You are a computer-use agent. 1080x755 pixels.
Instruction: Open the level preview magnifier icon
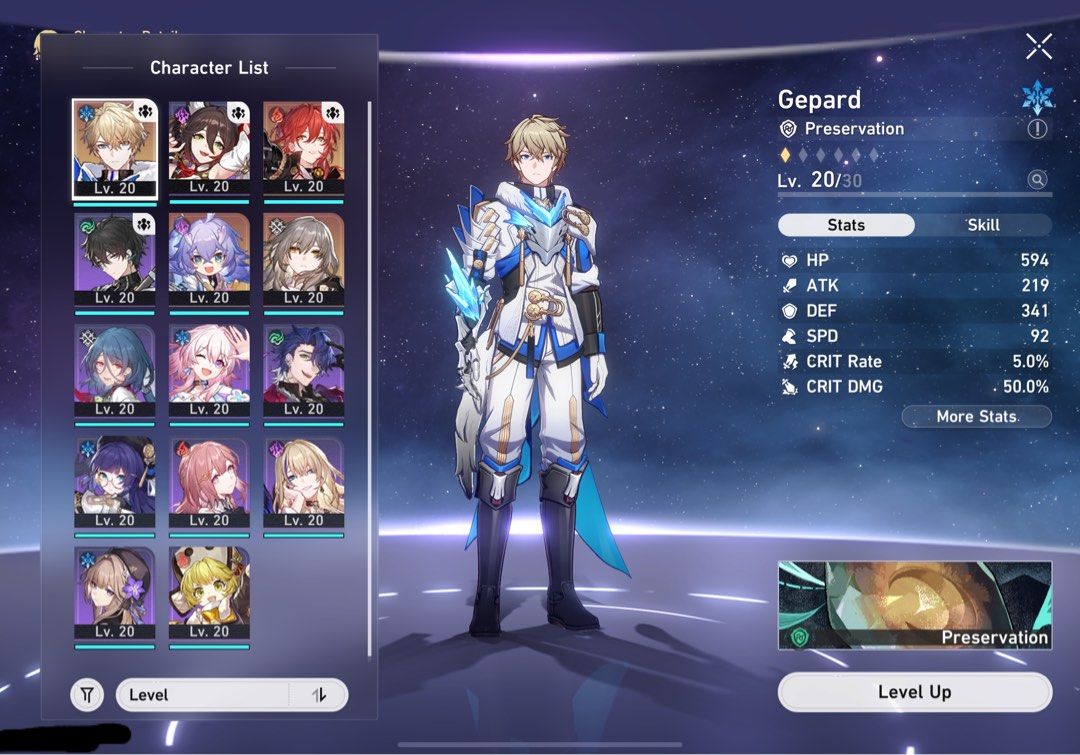(x=1038, y=180)
